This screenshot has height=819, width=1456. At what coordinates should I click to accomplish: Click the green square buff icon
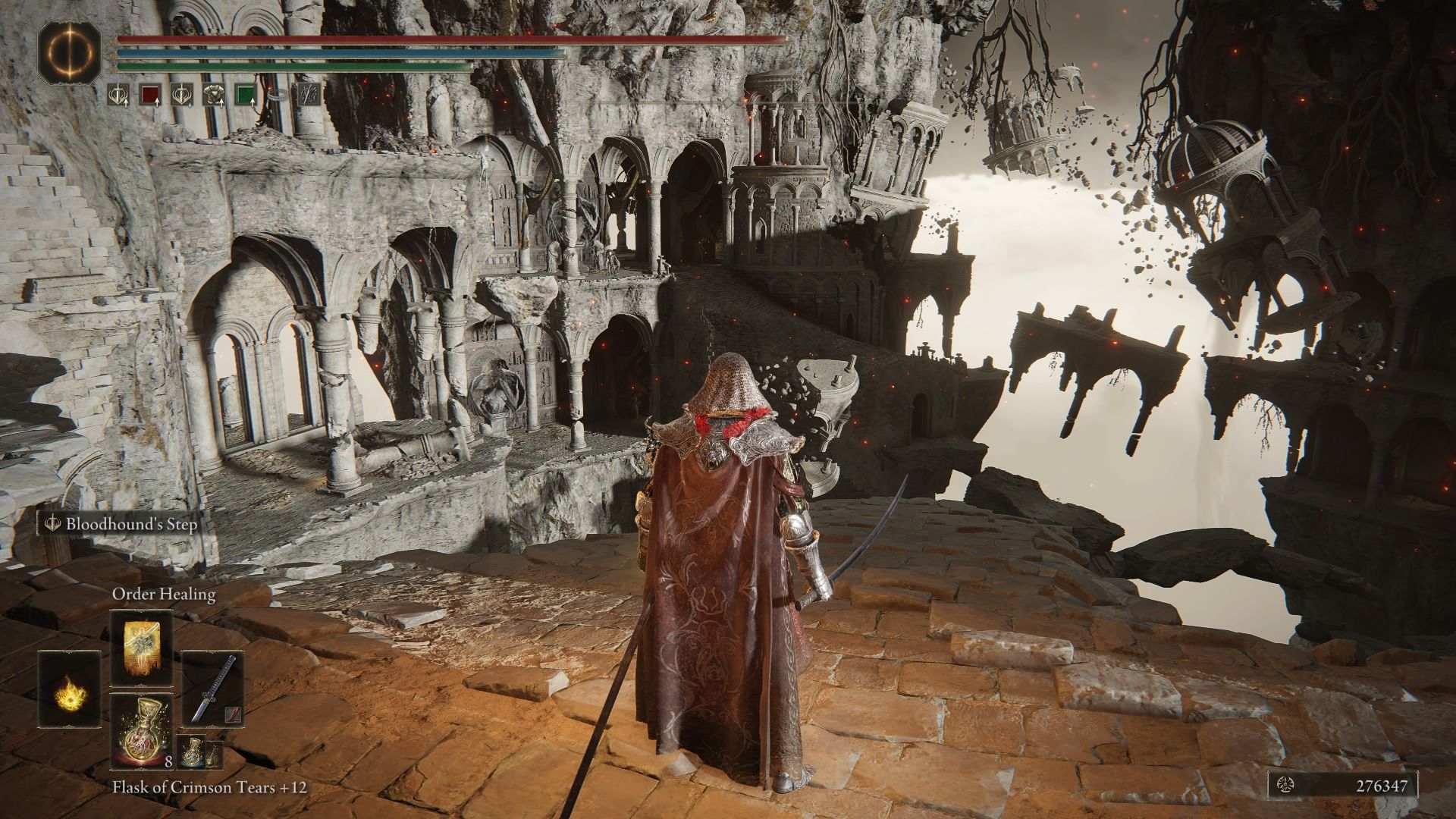tap(244, 96)
